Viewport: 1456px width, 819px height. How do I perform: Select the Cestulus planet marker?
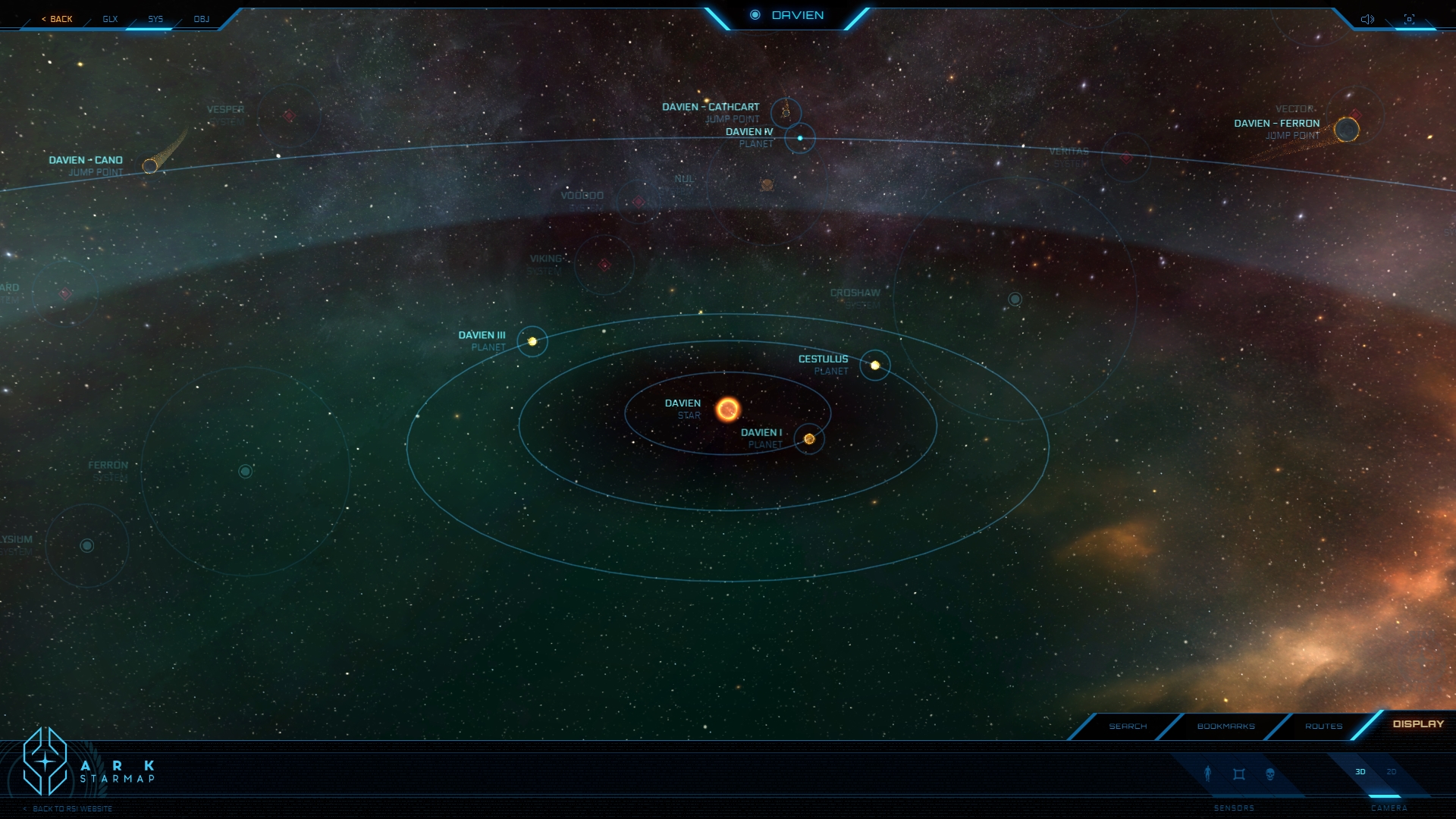tap(875, 366)
